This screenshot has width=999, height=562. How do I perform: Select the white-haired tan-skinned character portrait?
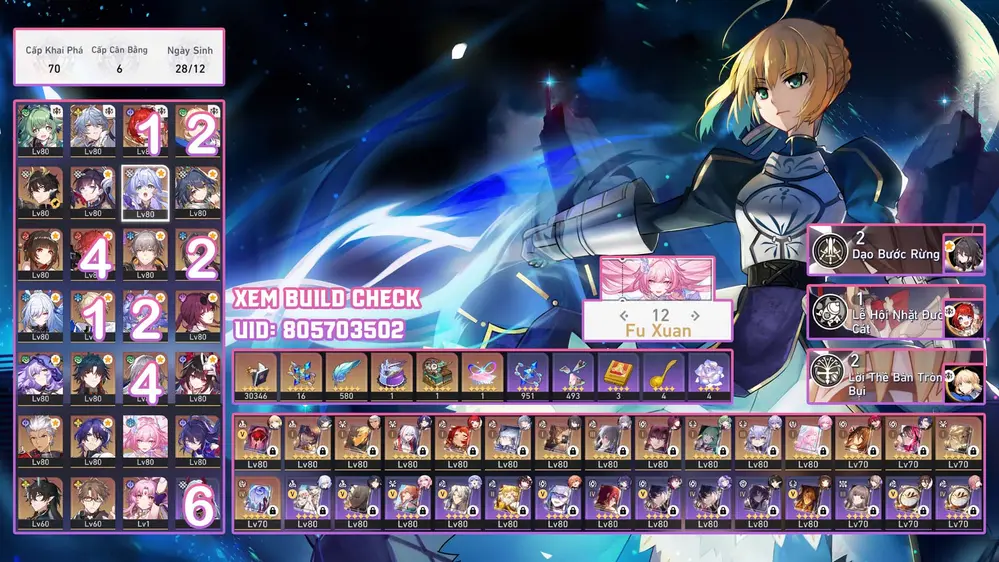(x=40, y=437)
